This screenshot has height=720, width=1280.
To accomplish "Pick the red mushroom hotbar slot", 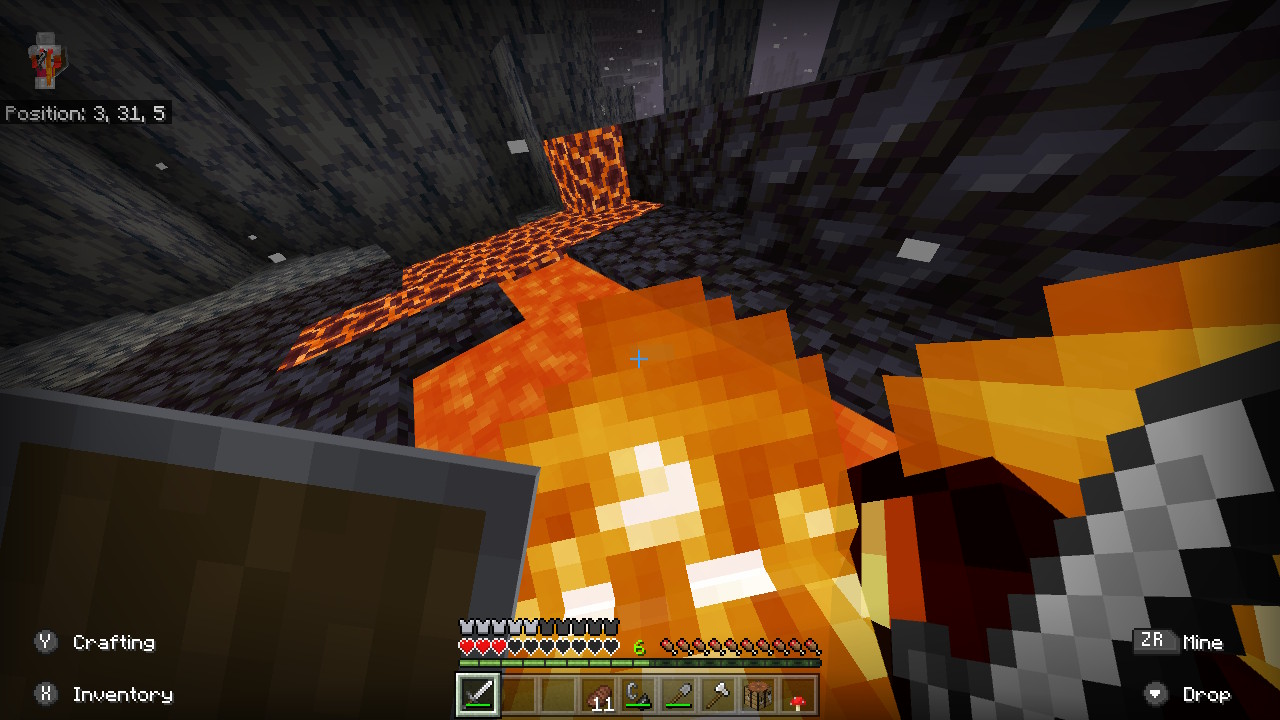I will [797, 694].
